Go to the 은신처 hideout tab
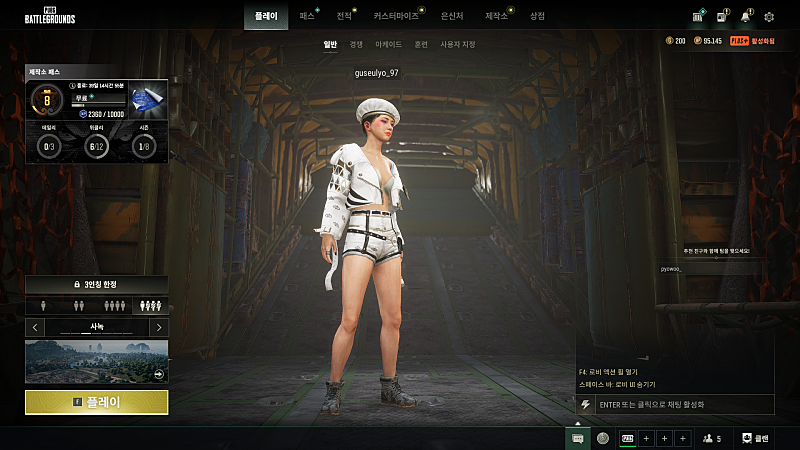 453,16
